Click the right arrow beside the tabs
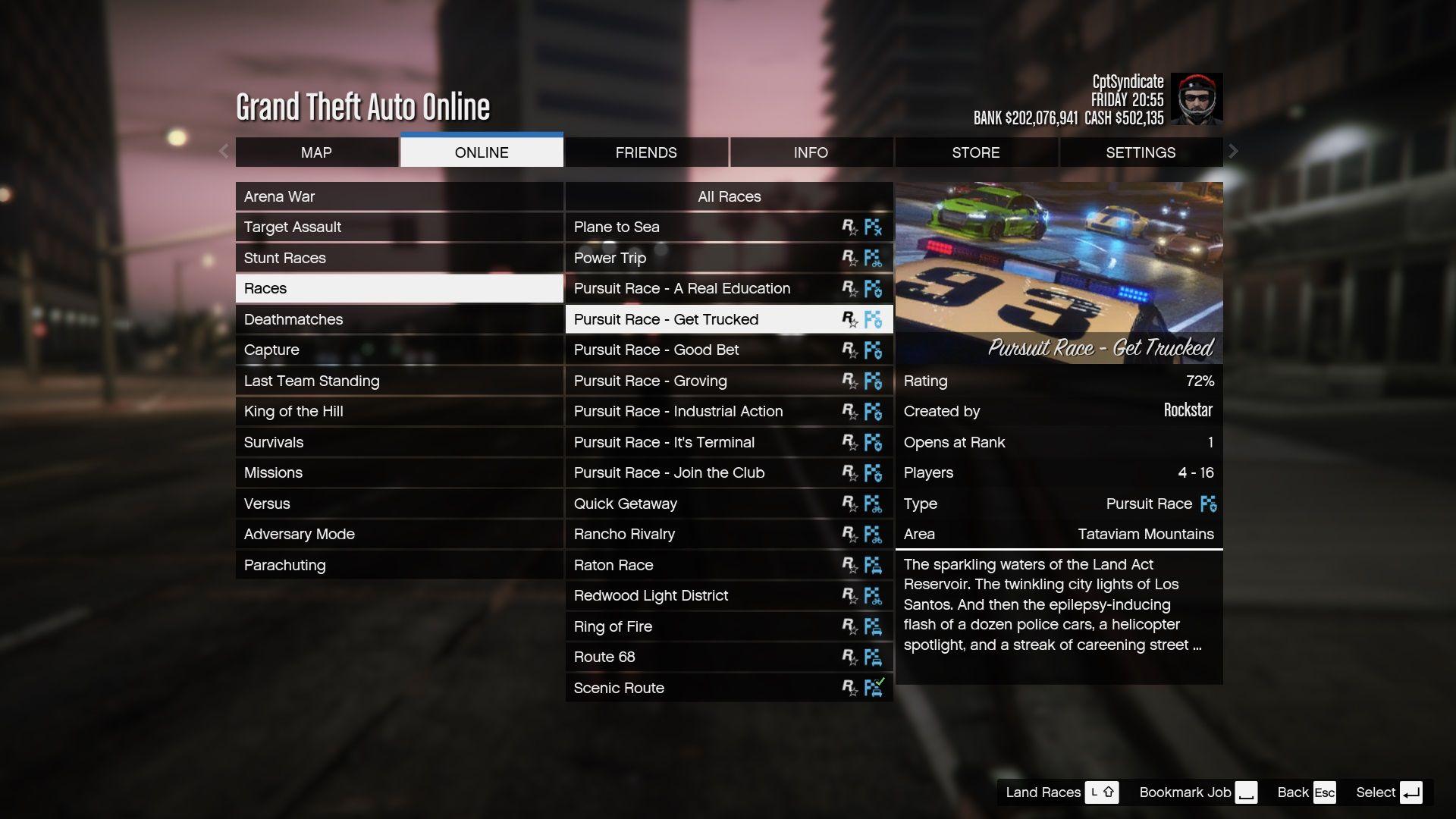The height and width of the screenshot is (819, 1456). point(1234,152)
